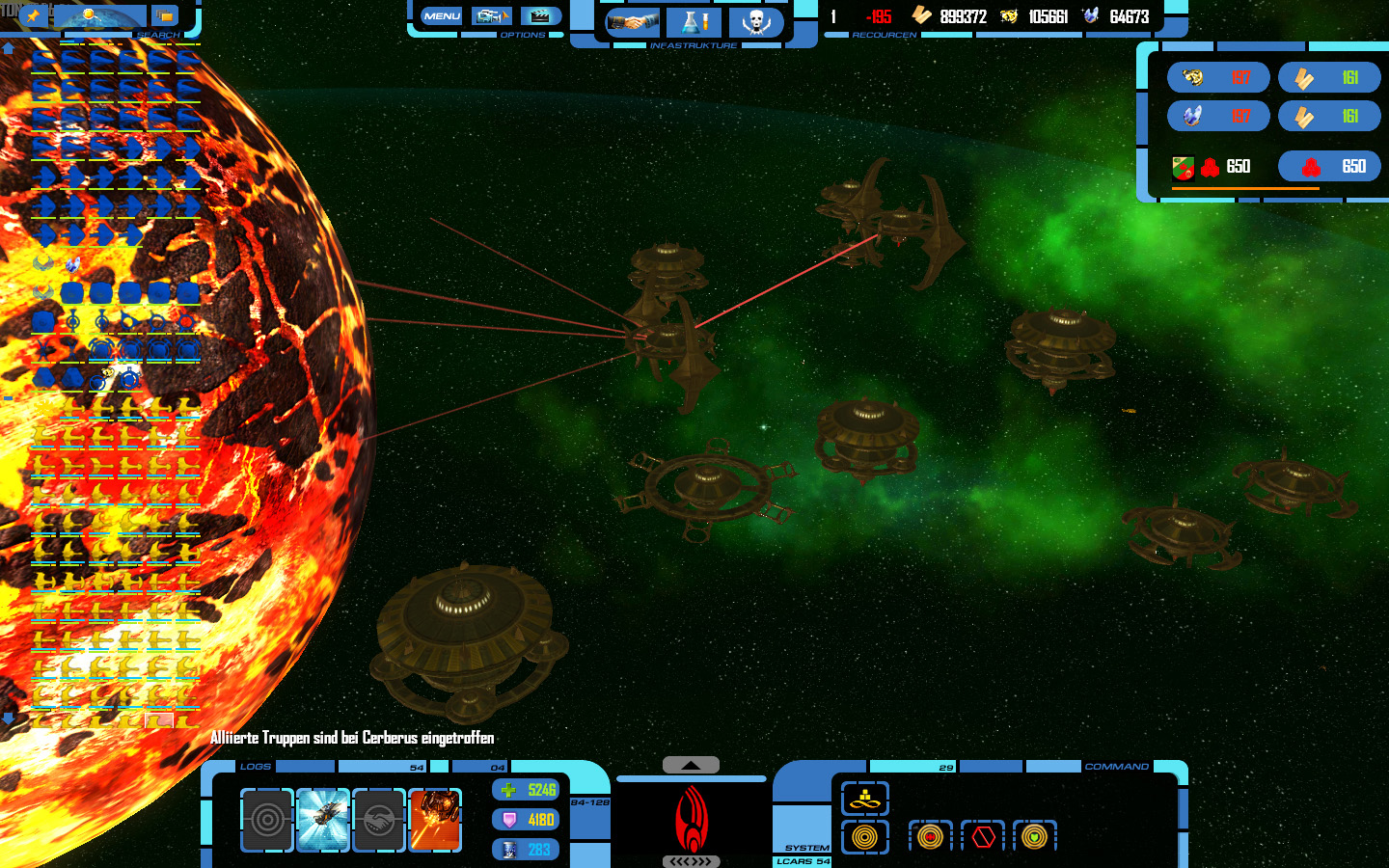
Task: Open the planet view thumbnail button
Action: click(x=100, y=16)
